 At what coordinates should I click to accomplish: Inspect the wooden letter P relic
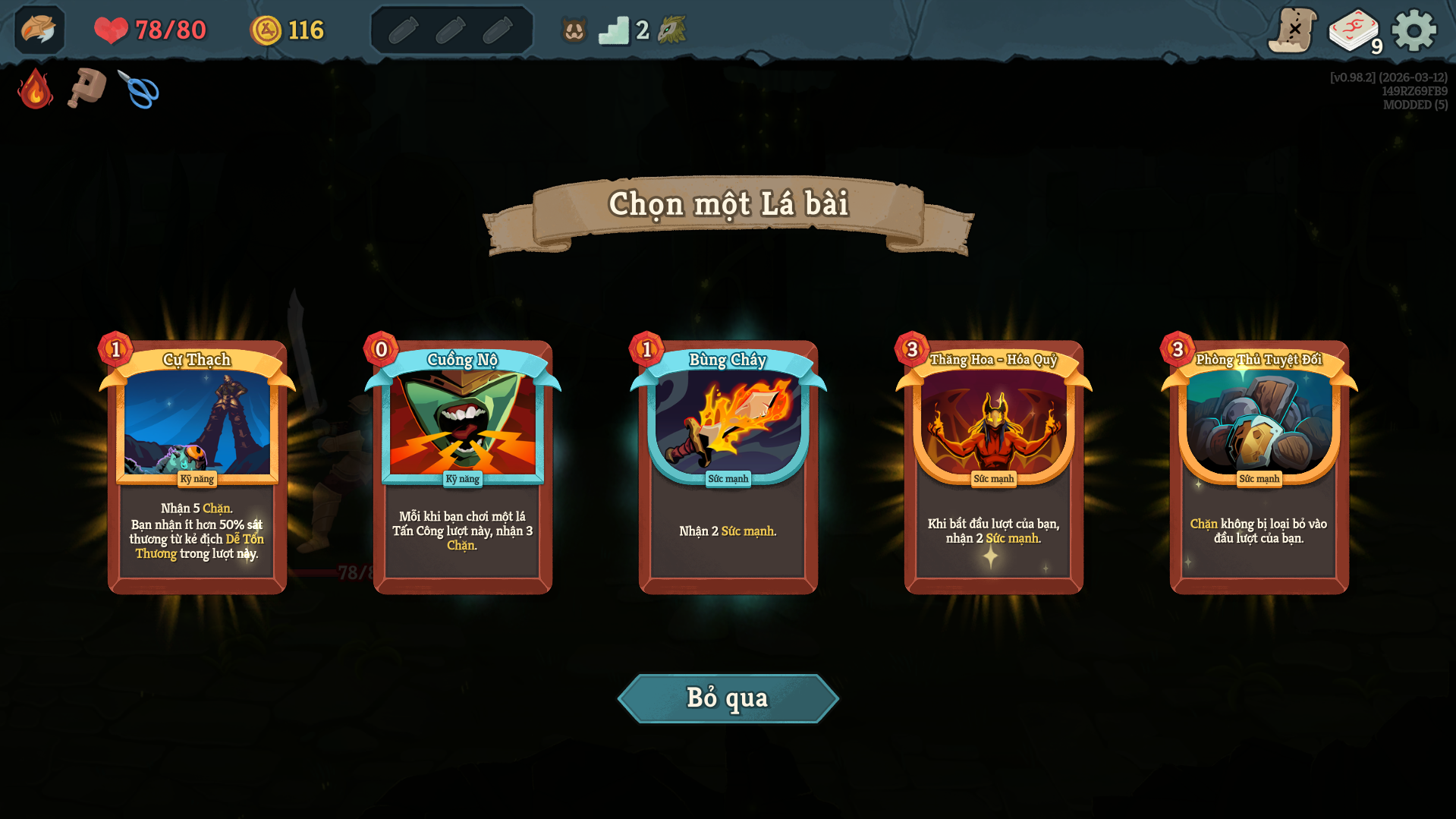click(86, 88)
